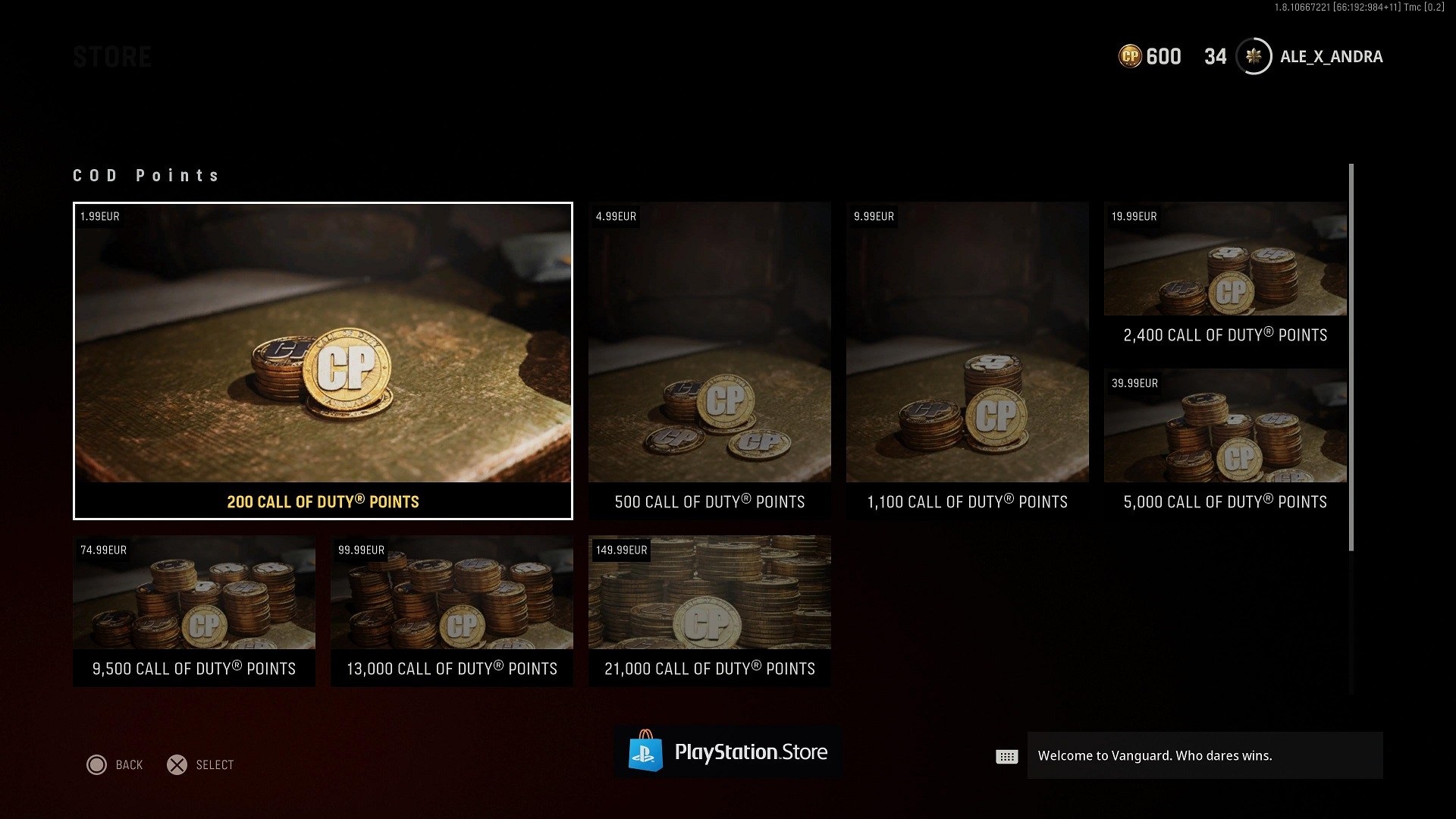Click the player level number 34
1456x819 pixels.
(1216, 56)
